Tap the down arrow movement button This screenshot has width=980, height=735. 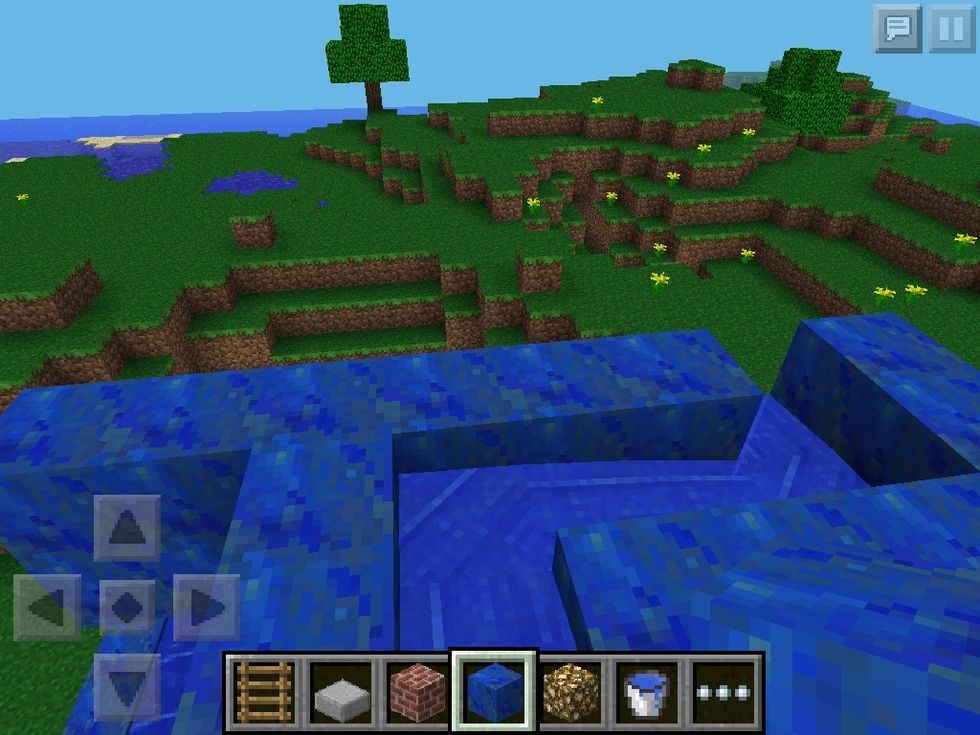(127, 686)
